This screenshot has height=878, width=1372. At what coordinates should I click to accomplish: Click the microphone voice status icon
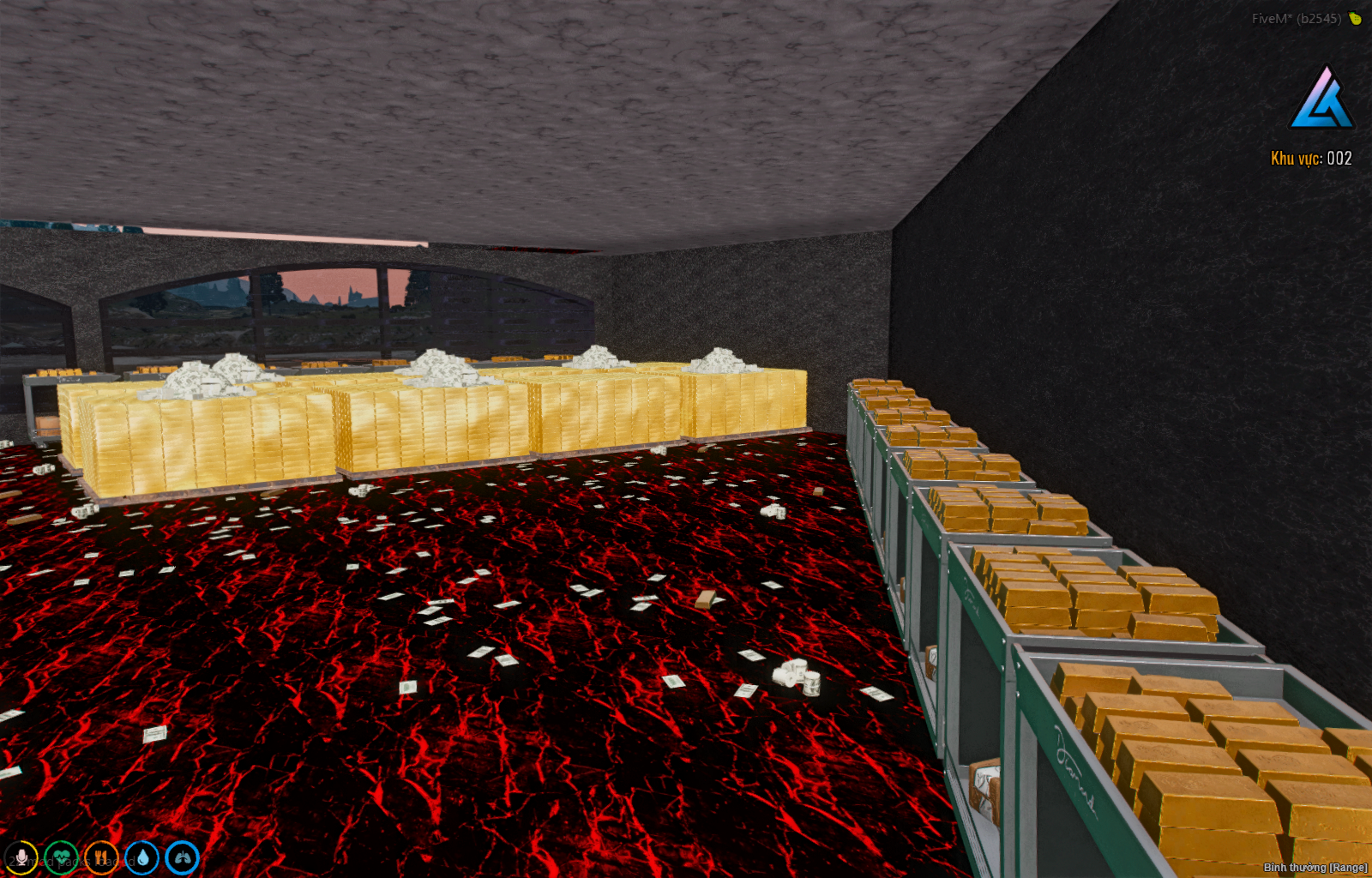click(x=21, y=857)
